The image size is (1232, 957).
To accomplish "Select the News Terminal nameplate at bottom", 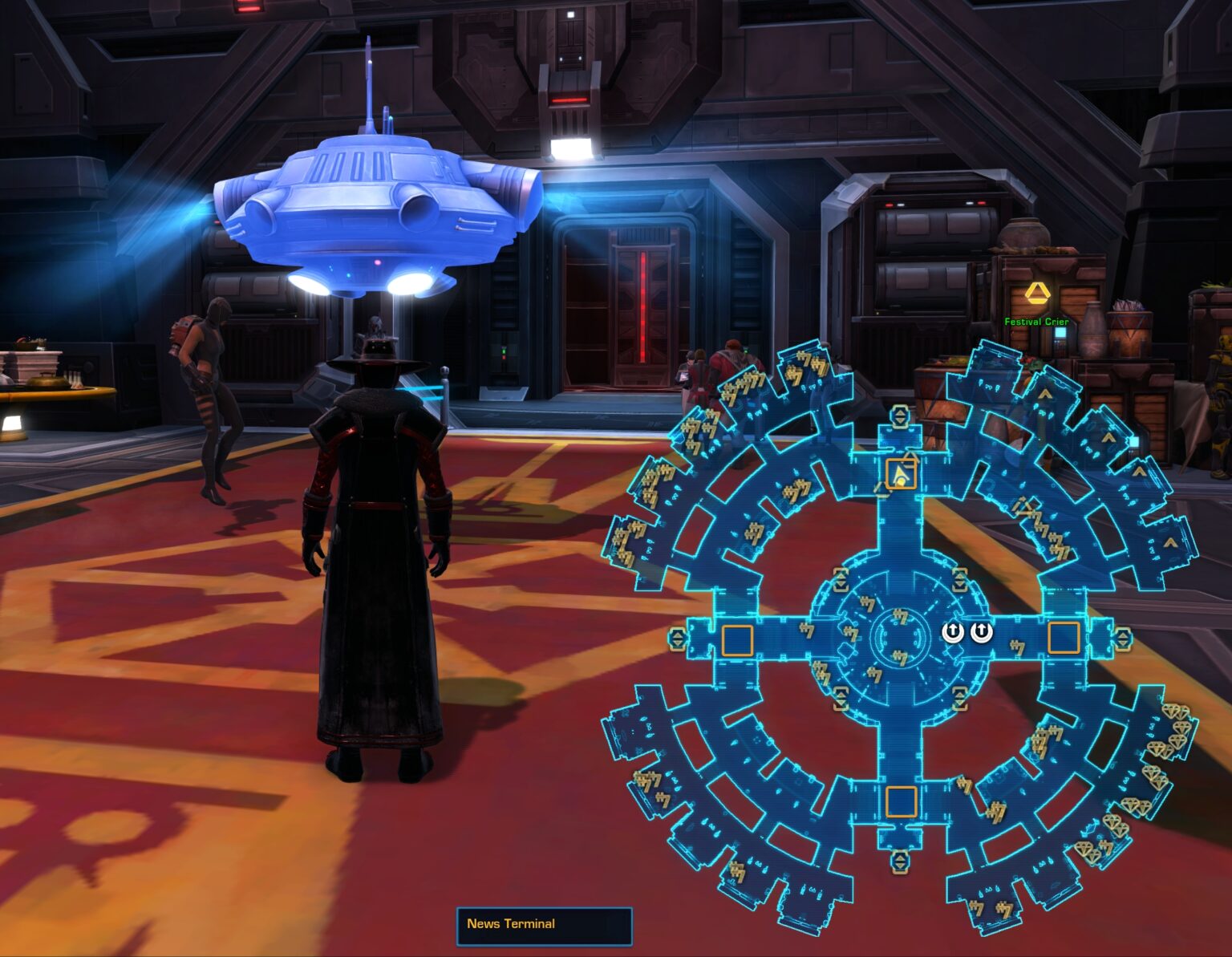I will click(x=544, y=923).
